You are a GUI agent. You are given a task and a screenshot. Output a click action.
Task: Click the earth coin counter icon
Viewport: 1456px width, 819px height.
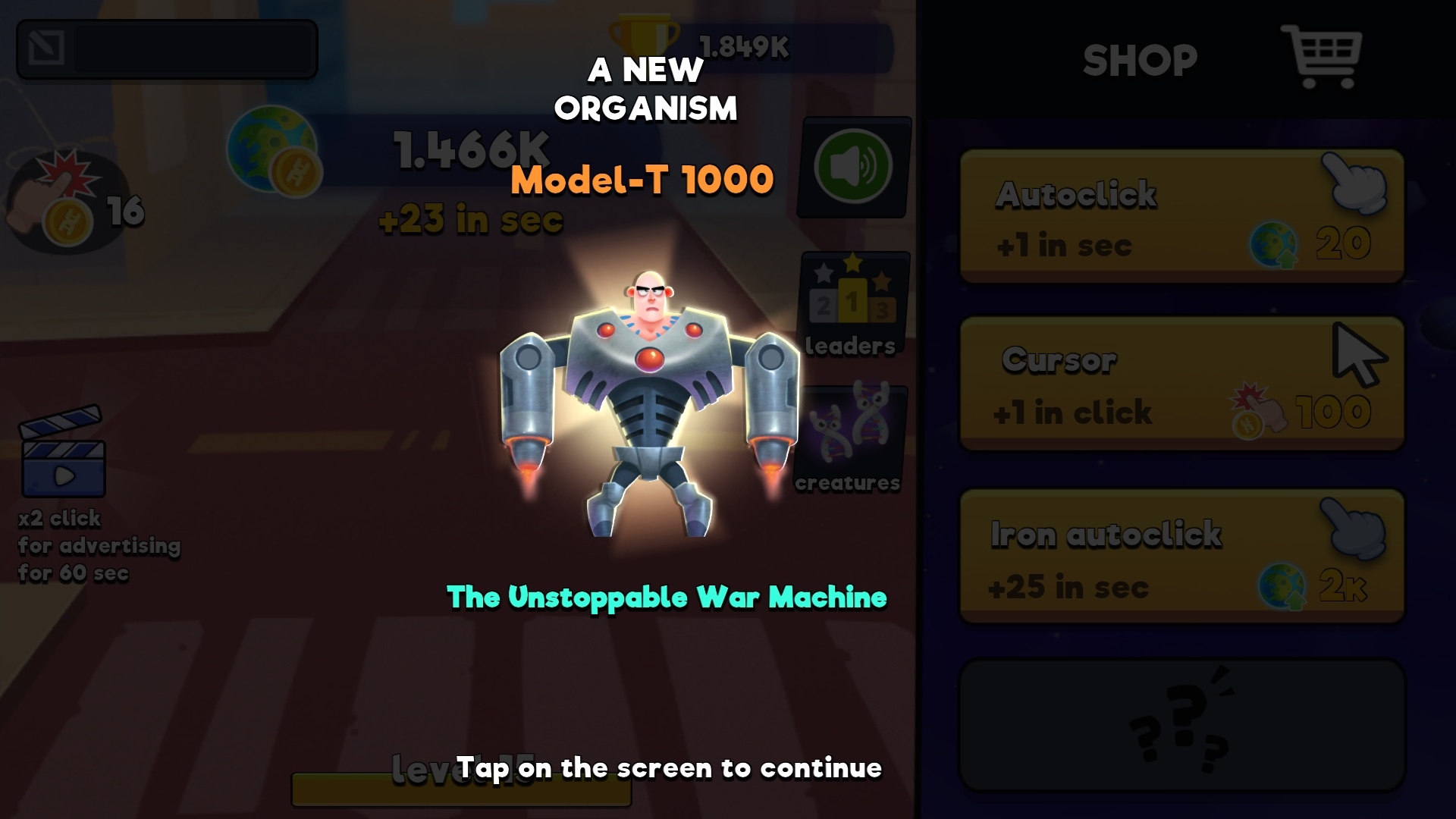(x=267, y=146)
